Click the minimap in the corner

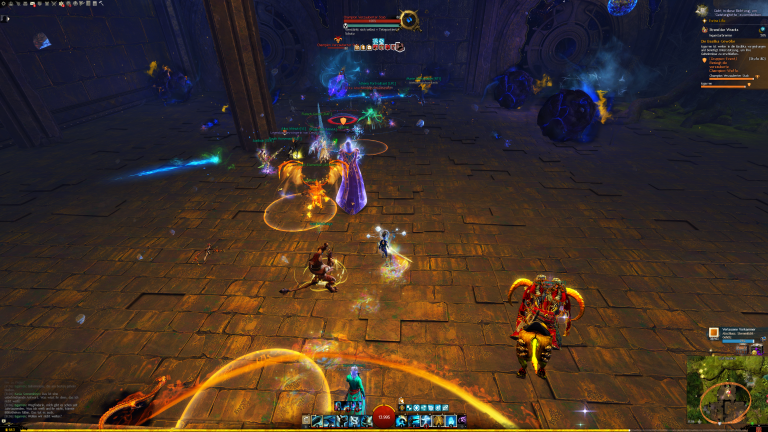(x=726, y=393)
